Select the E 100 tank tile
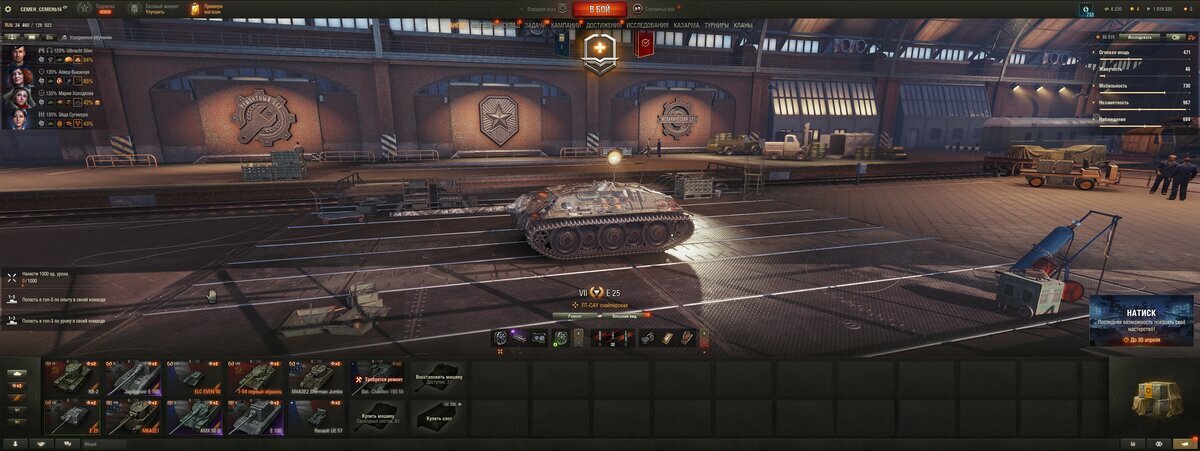 coord(256,415)
